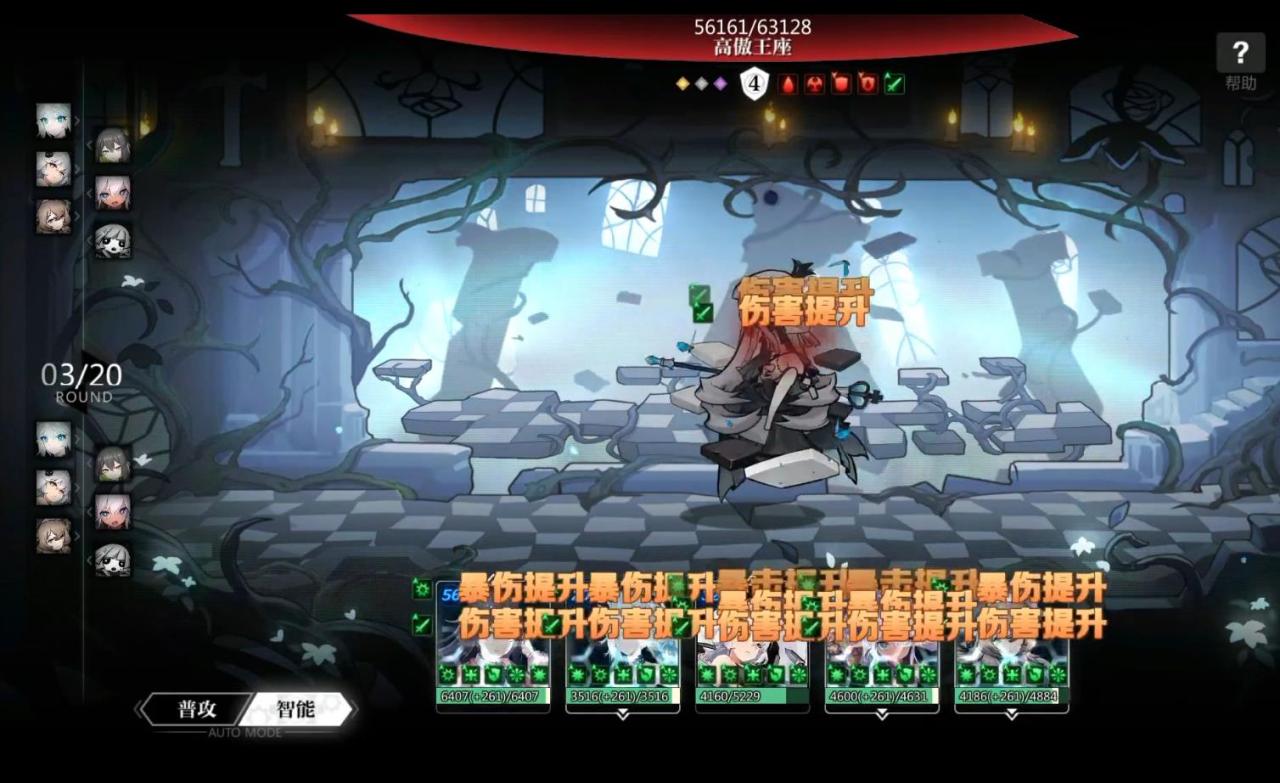Inspect the boss's red blood drop debuff icon
Screen dimensions: 1280x783
click(x=788, y=84)
